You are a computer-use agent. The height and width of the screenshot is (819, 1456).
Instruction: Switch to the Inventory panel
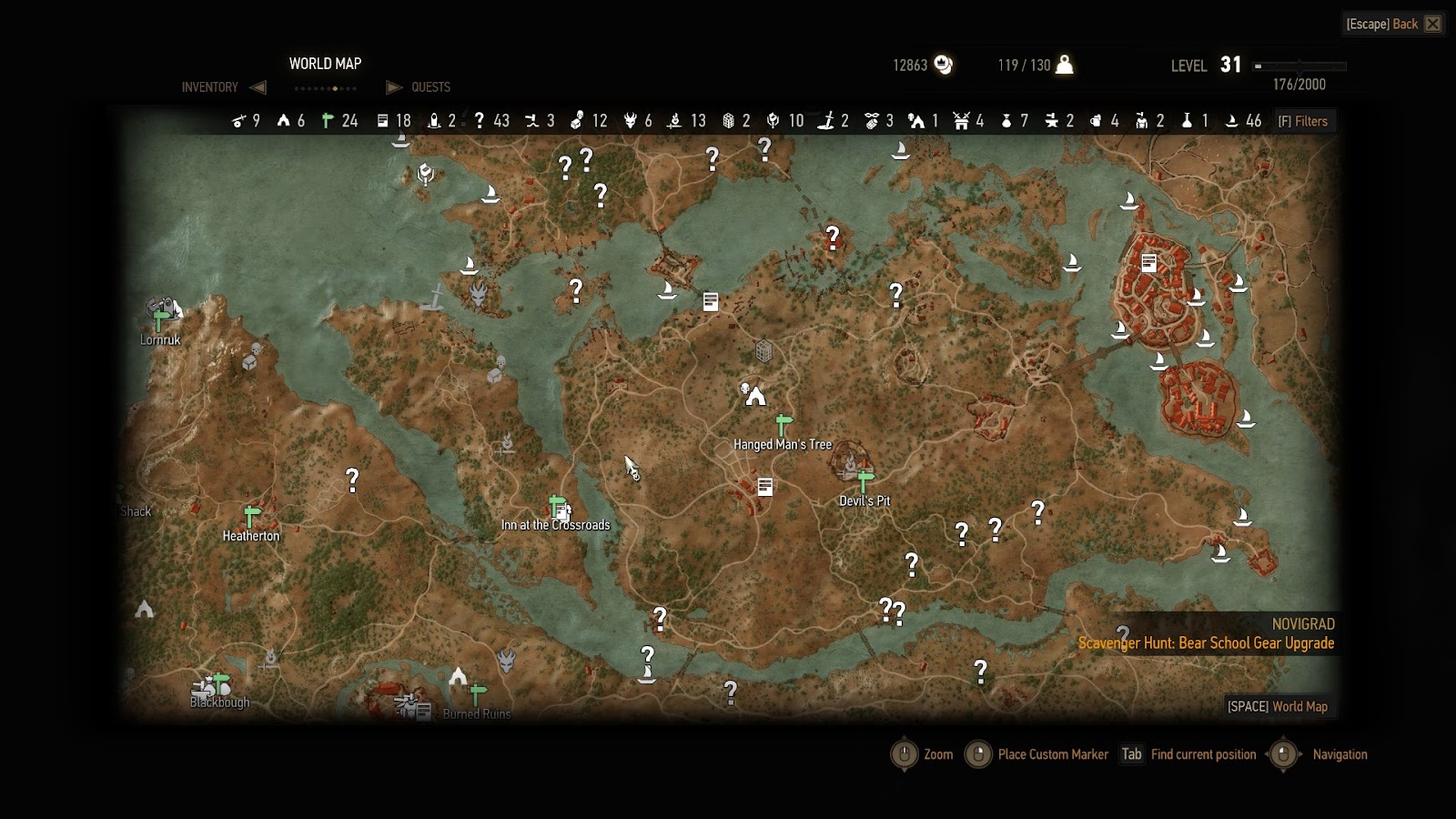click(x=210, y=87)
